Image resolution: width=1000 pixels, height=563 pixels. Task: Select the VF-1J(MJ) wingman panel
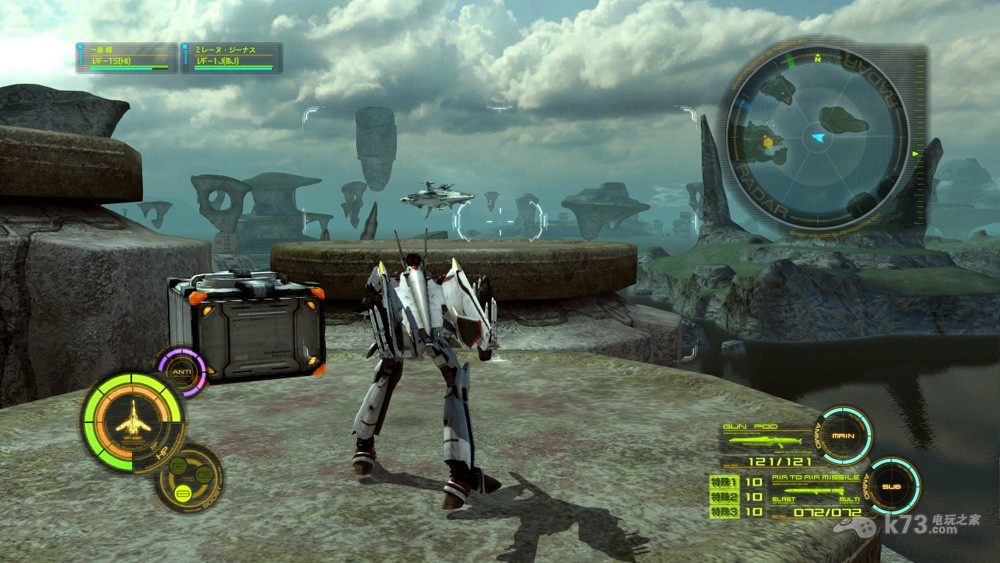click(x=232, y=58)
